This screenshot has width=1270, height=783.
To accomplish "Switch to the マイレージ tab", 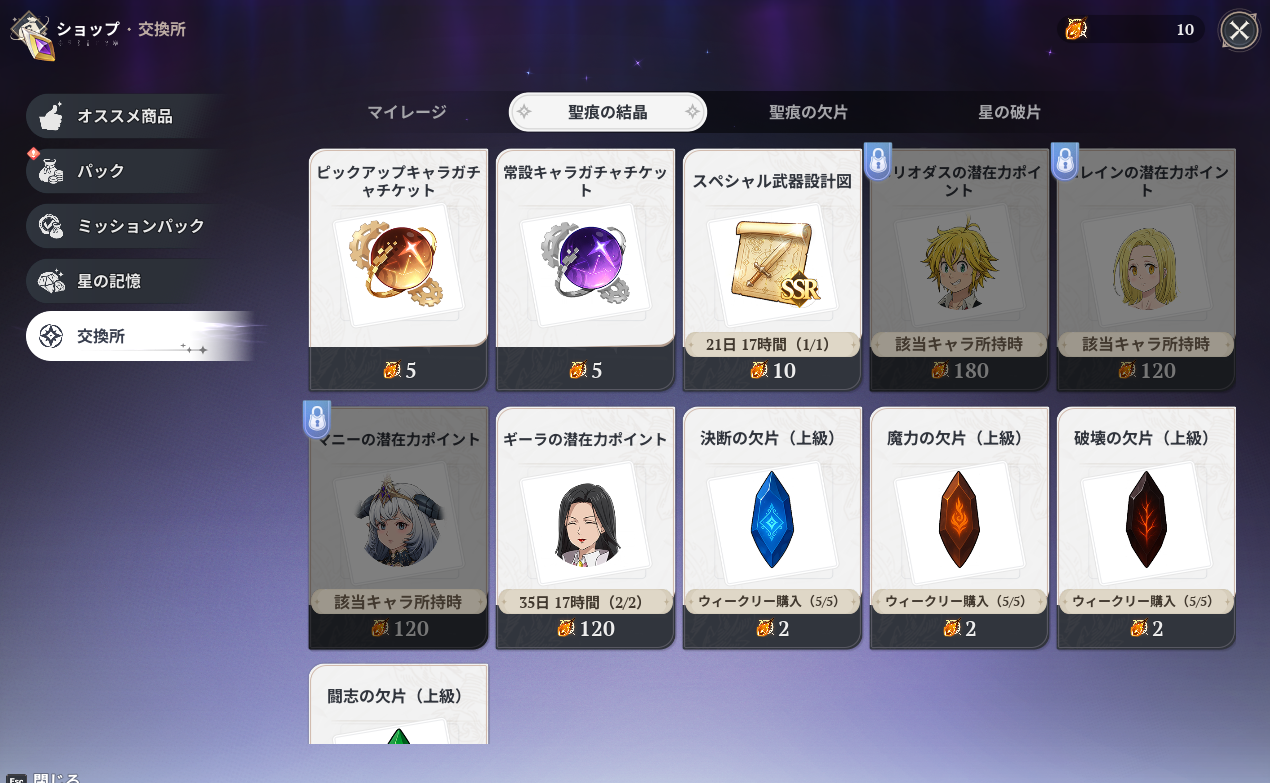I will tap(406, 112).
